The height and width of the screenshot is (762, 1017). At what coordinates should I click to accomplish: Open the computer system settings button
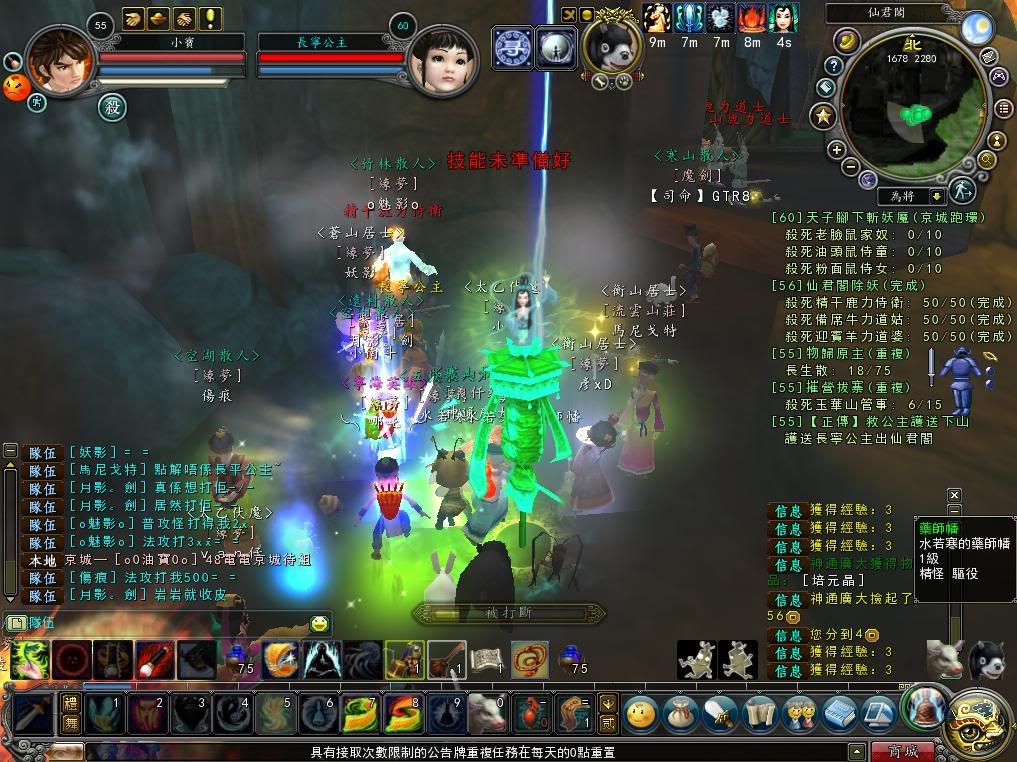[879, 714]
